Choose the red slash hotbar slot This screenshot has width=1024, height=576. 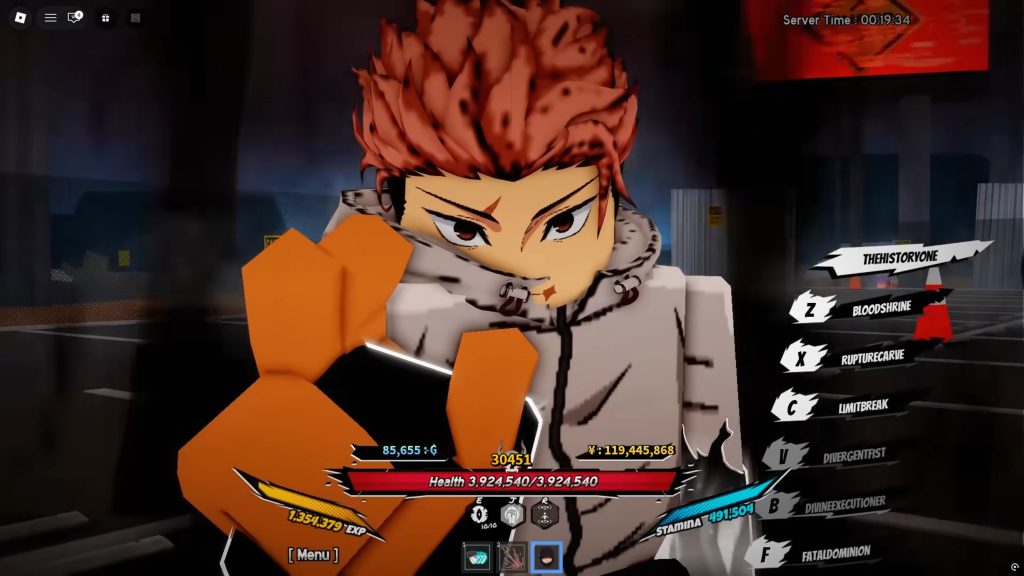511,558
